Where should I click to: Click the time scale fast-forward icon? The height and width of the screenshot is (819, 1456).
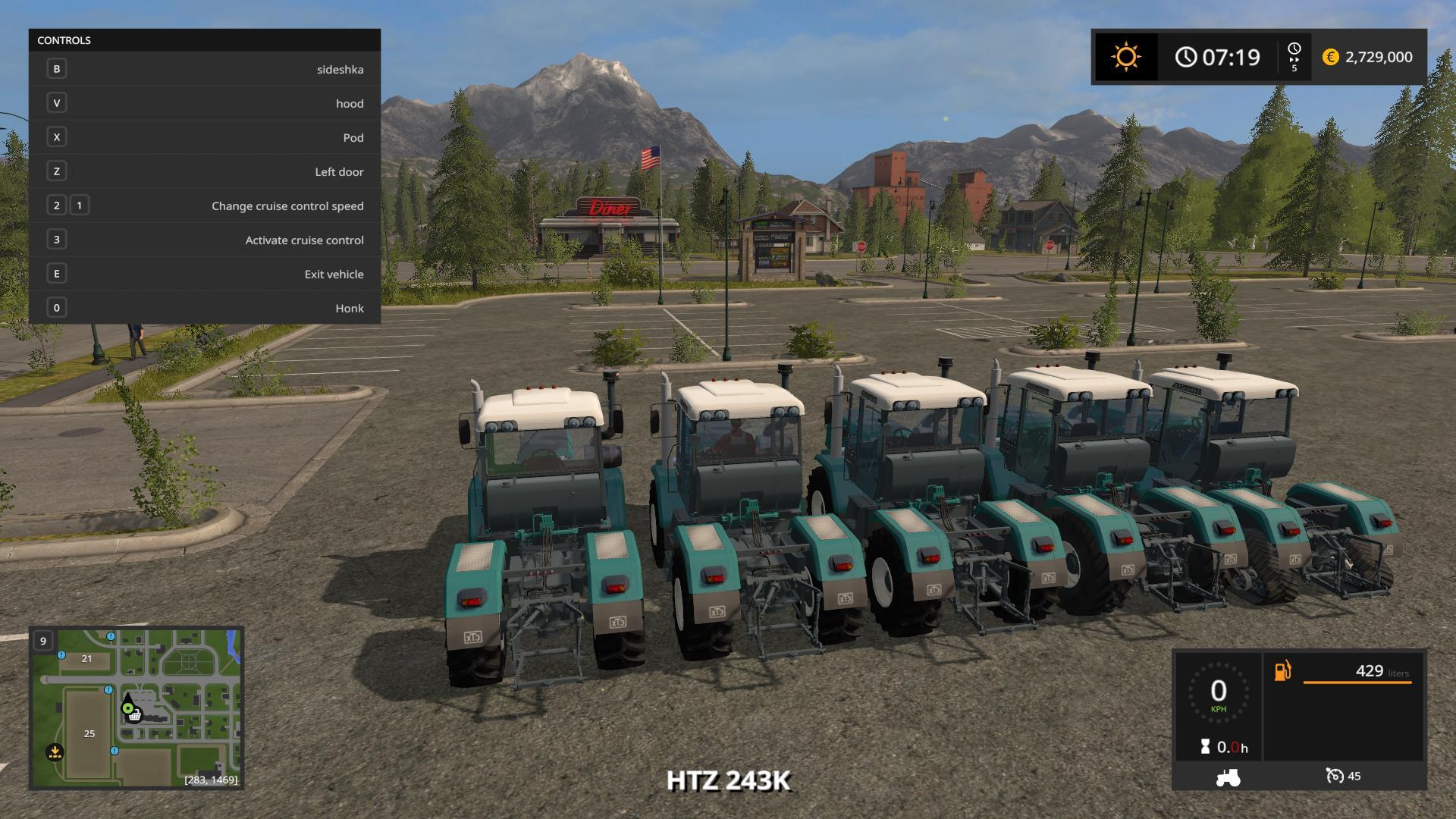pyautogui.click(x=1294, y=57)
